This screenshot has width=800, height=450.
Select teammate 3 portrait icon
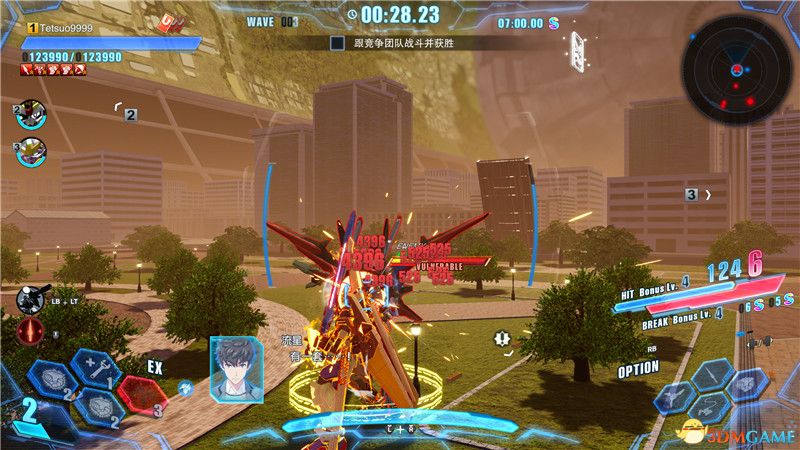31,152
